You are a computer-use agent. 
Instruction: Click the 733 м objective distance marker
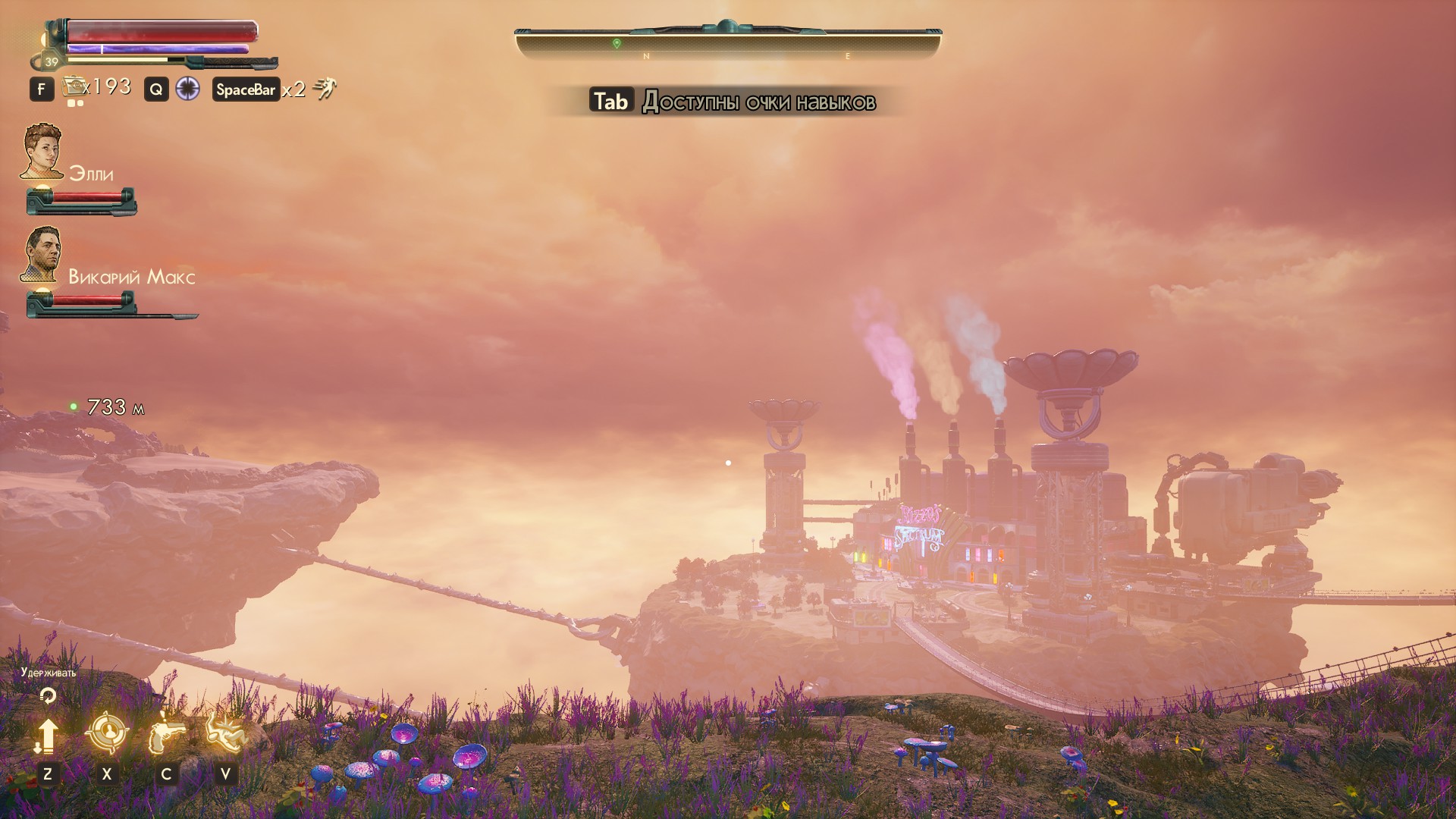pos(108,407)
